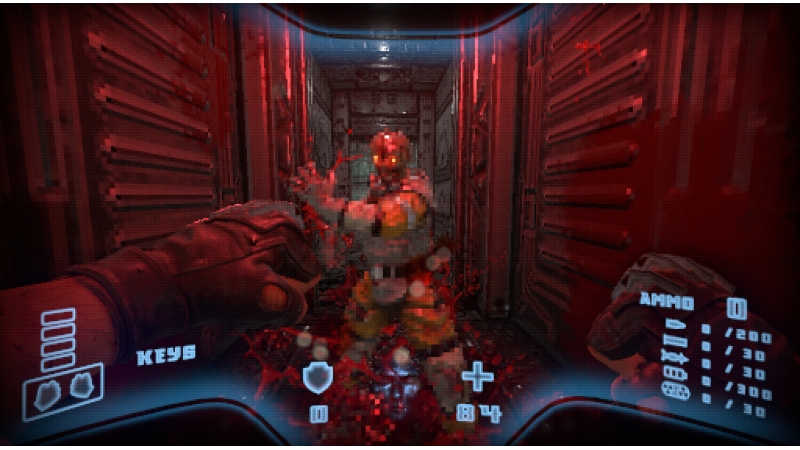Screen dimensions: 800x450
Task: Select the single bullet ammo icon
Action: [x=673, y=327]
